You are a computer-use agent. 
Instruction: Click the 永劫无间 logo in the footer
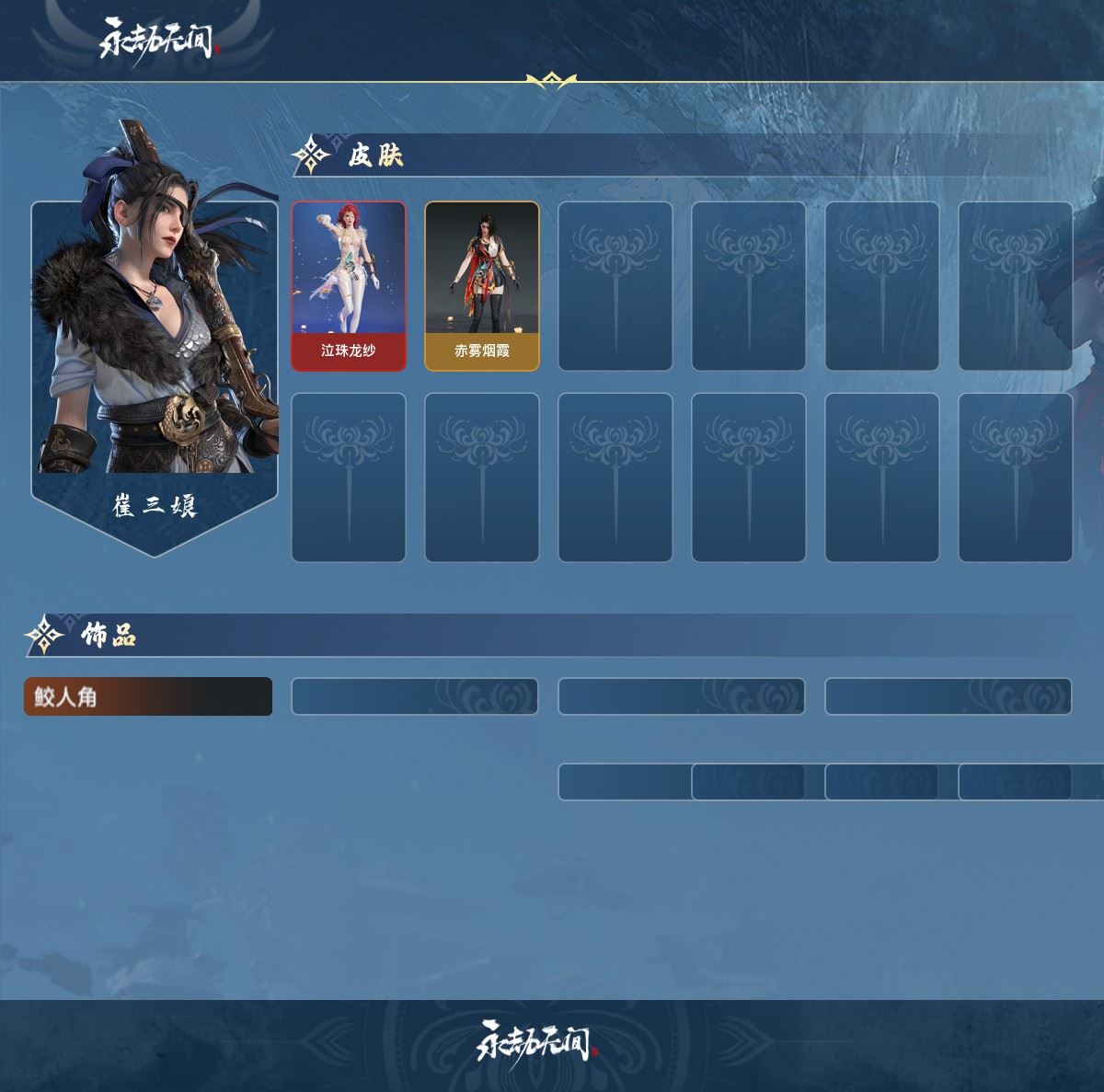[536, 1040]
